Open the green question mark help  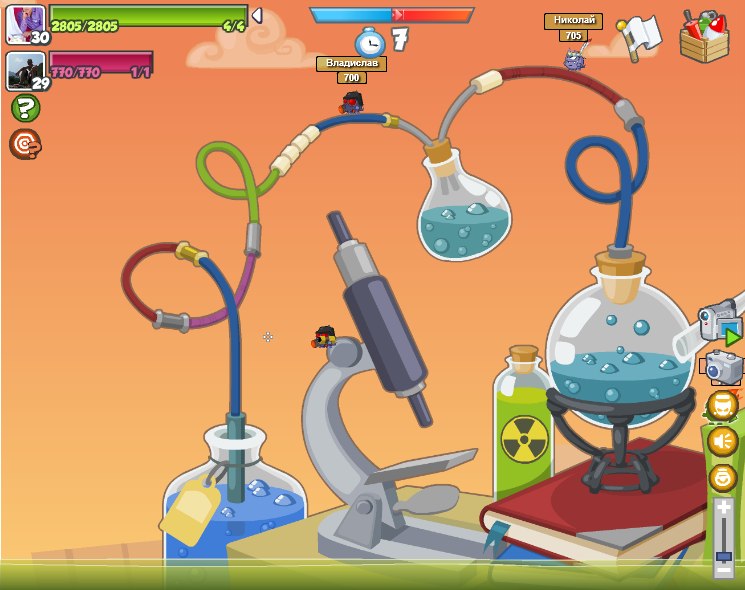point(24,108)
